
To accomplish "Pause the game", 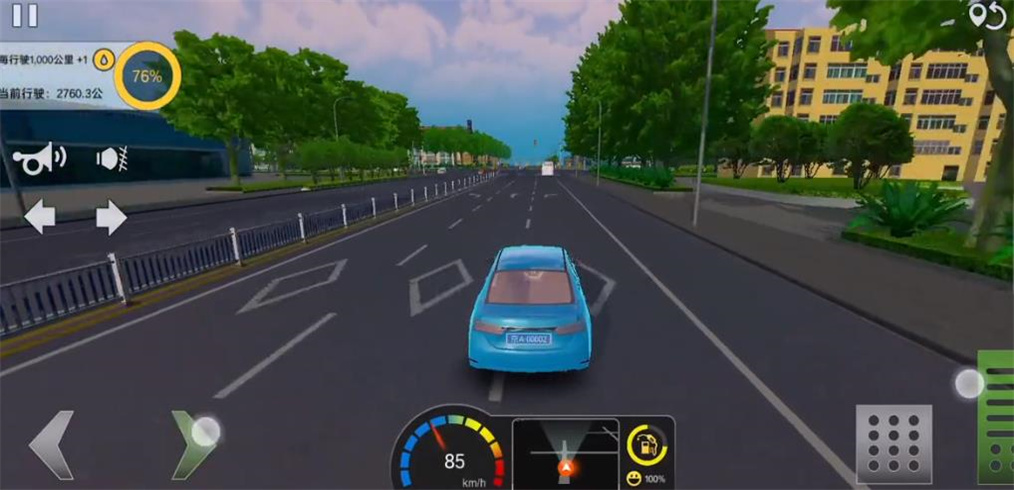I will coord(25,14).
